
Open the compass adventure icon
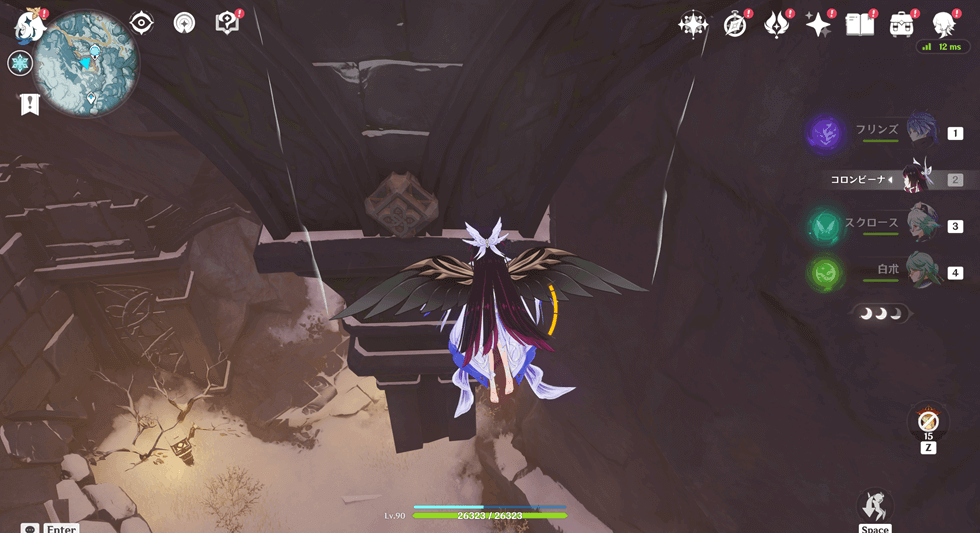[735, 25]
